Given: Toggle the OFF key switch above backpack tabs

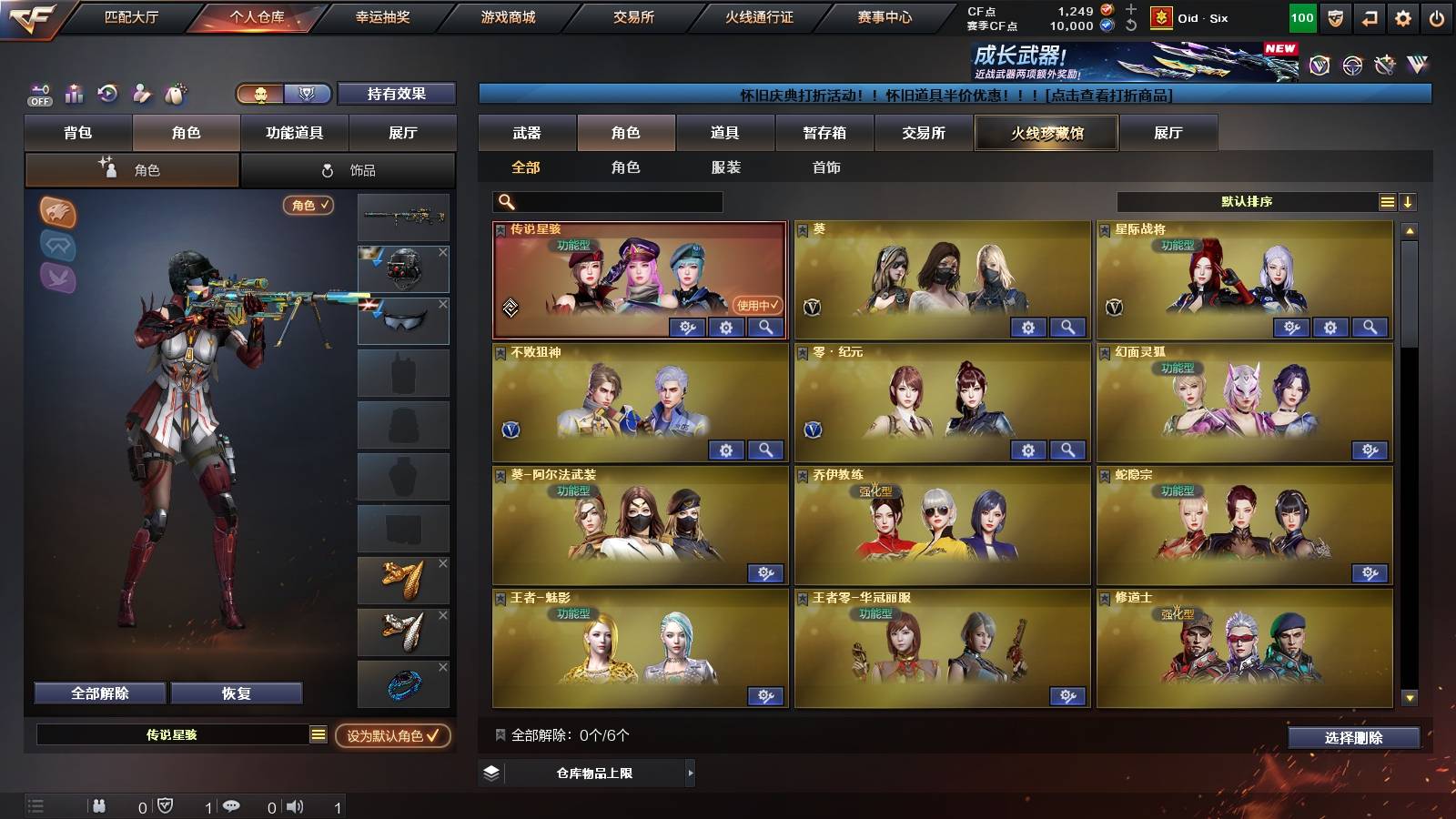Looking at the screenshot, I should click(x=38, y=94).
